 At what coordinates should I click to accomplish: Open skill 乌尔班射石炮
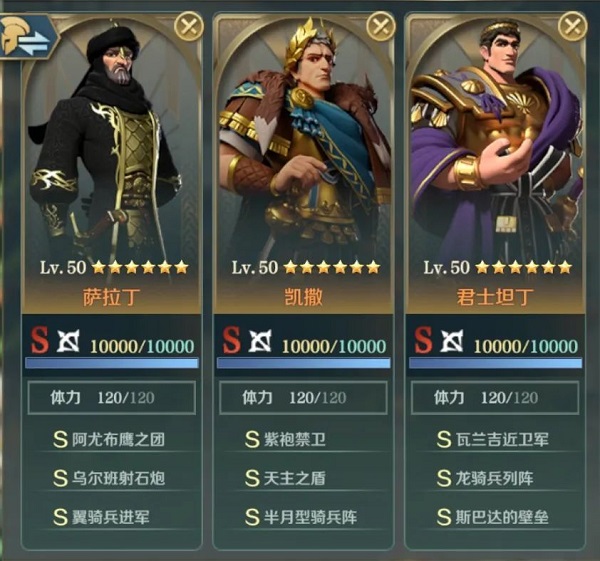pyautogui.click(x=110, y=478)
